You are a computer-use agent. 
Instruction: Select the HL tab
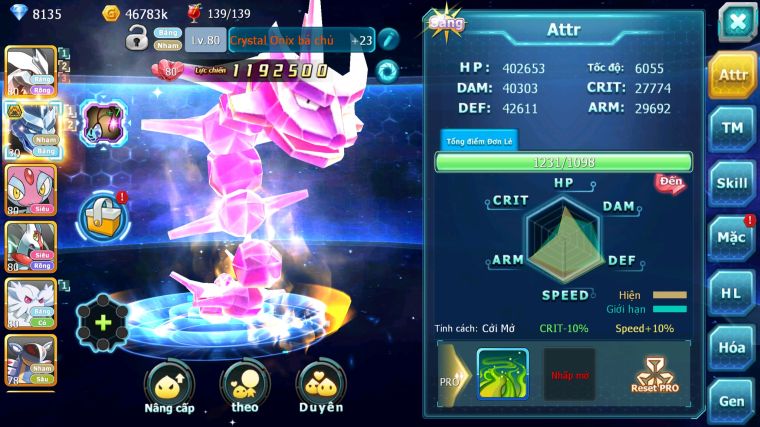[x=732, y=293]
